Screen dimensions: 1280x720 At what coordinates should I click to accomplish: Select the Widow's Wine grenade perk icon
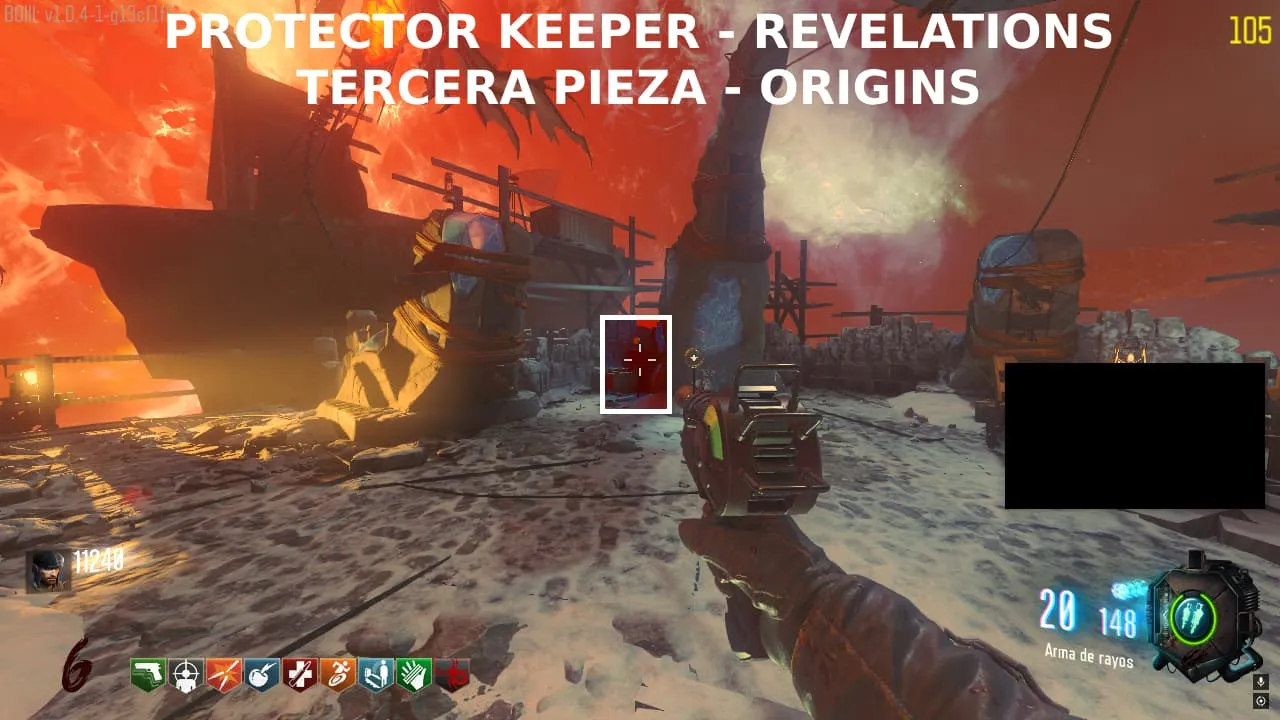coord(261,676)
